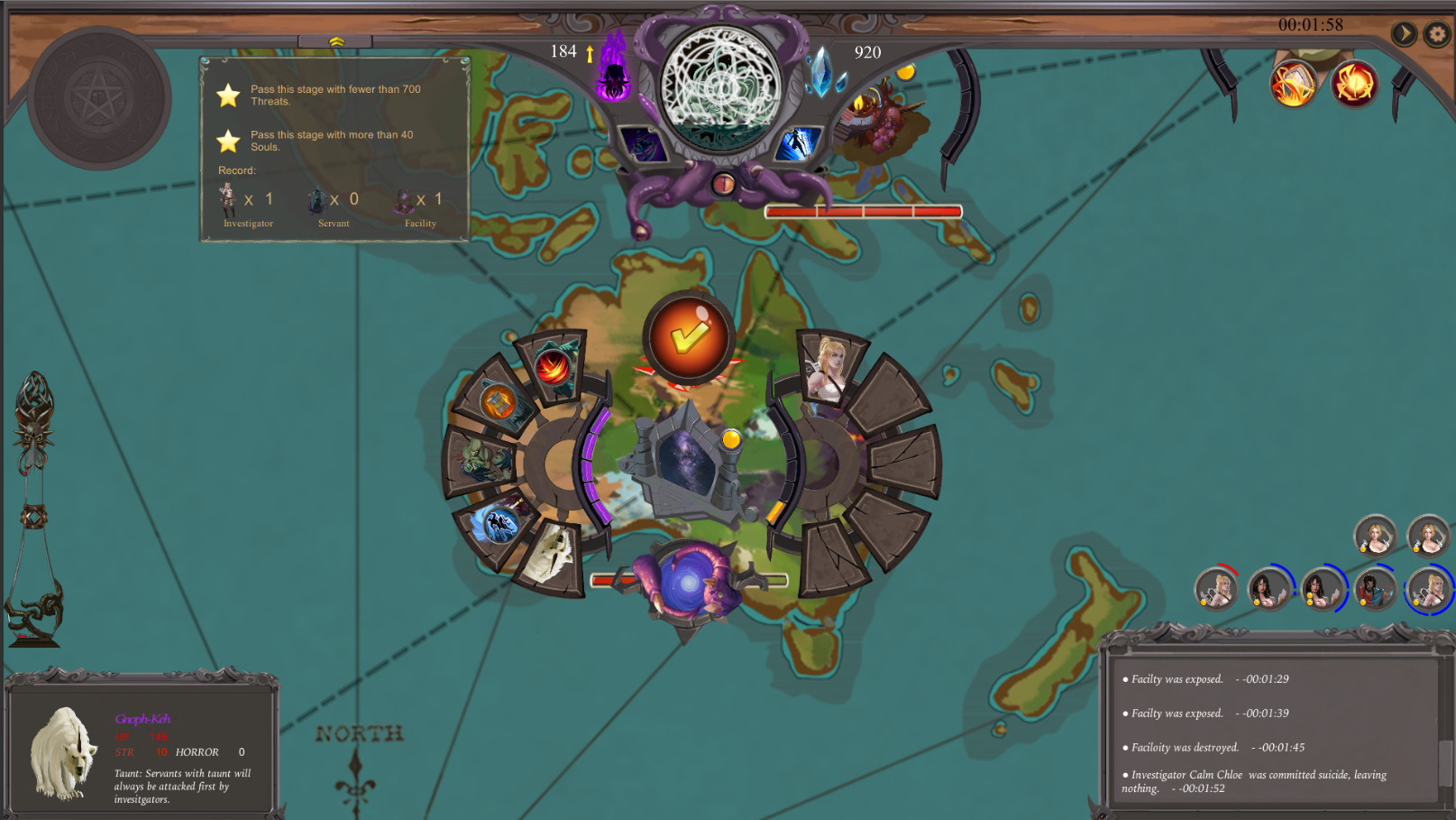
Task: Click the boss health bar below the Elder God portrait
Action: coord(861,210)
